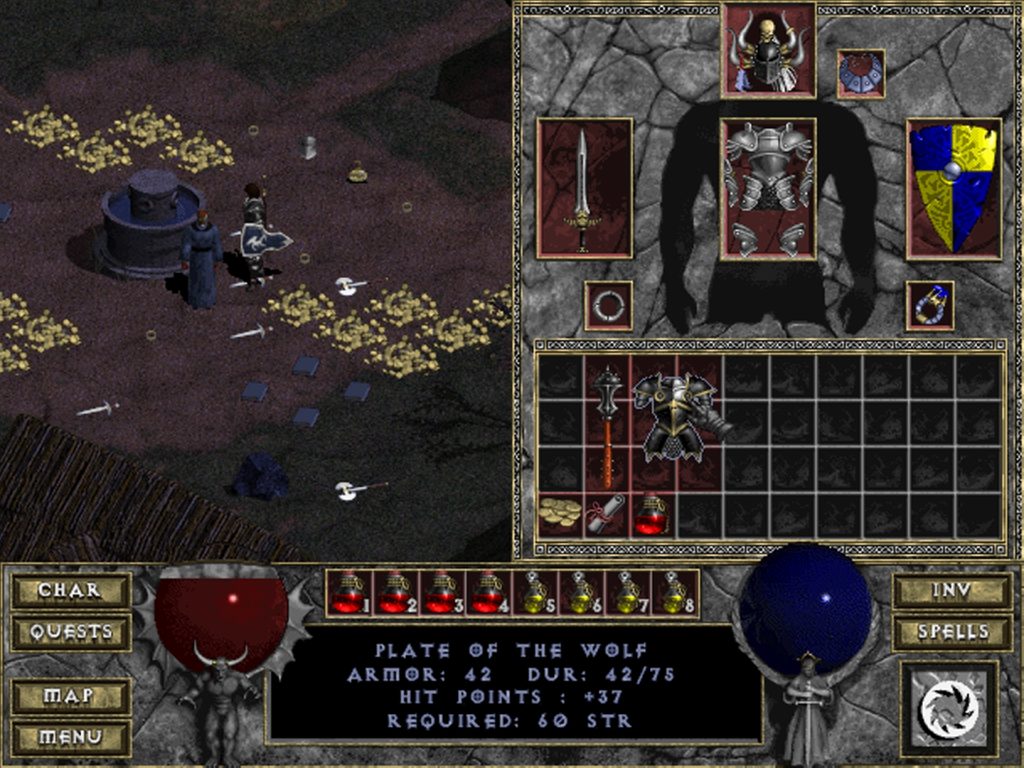Use yellow potion in belt slot 8
This screenshot has width=1024, height=768.
[x=675, y=593]
